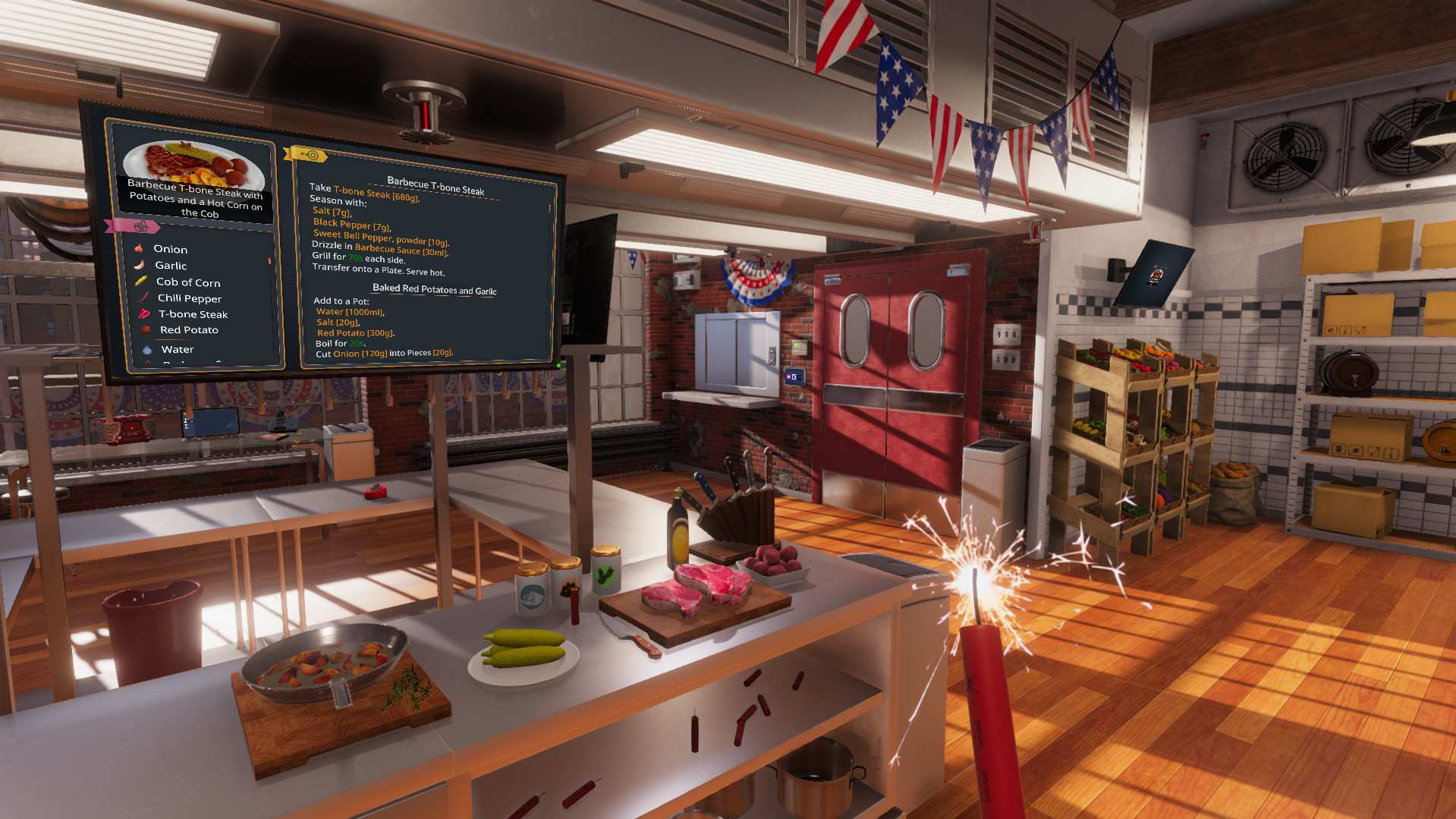Toggle the wall control panel near the elevator
Image resolution: width=1456 pixels, height=819 pixels.
[x=794, y=377]
